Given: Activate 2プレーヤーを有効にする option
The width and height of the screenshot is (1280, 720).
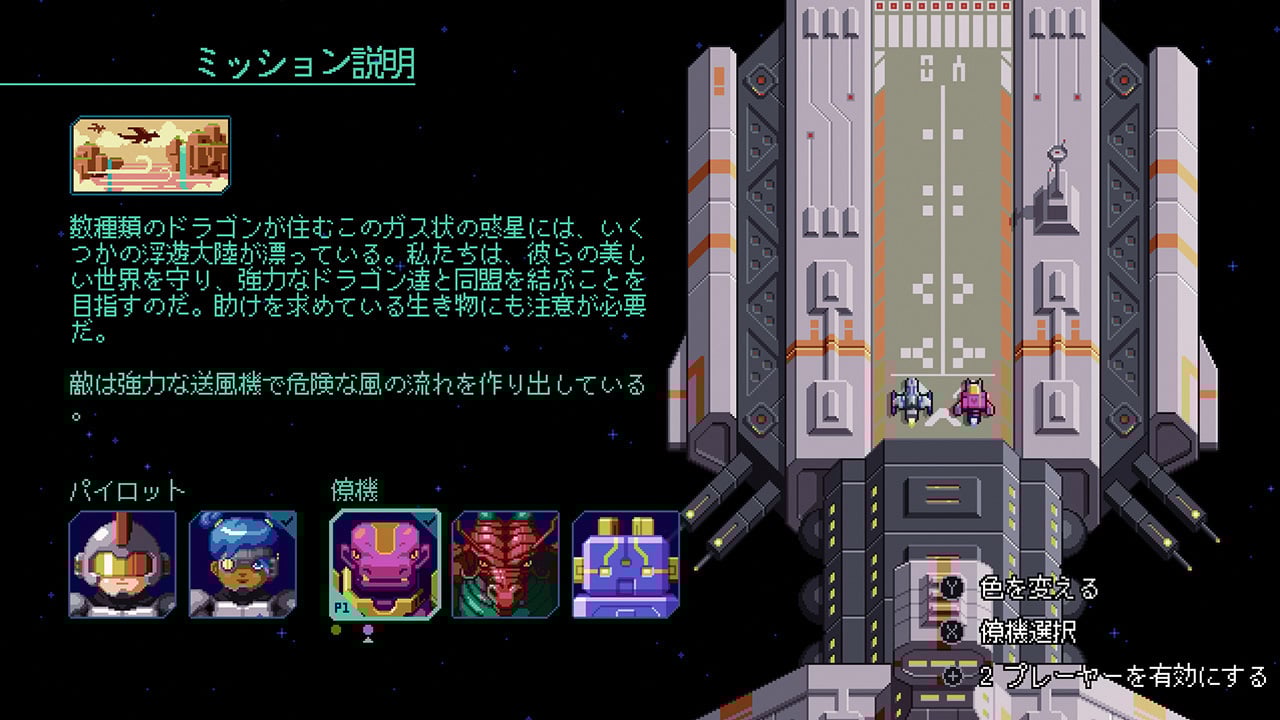Looking at the screenshot, I should pyautogui.click(x=1078, y=674).
